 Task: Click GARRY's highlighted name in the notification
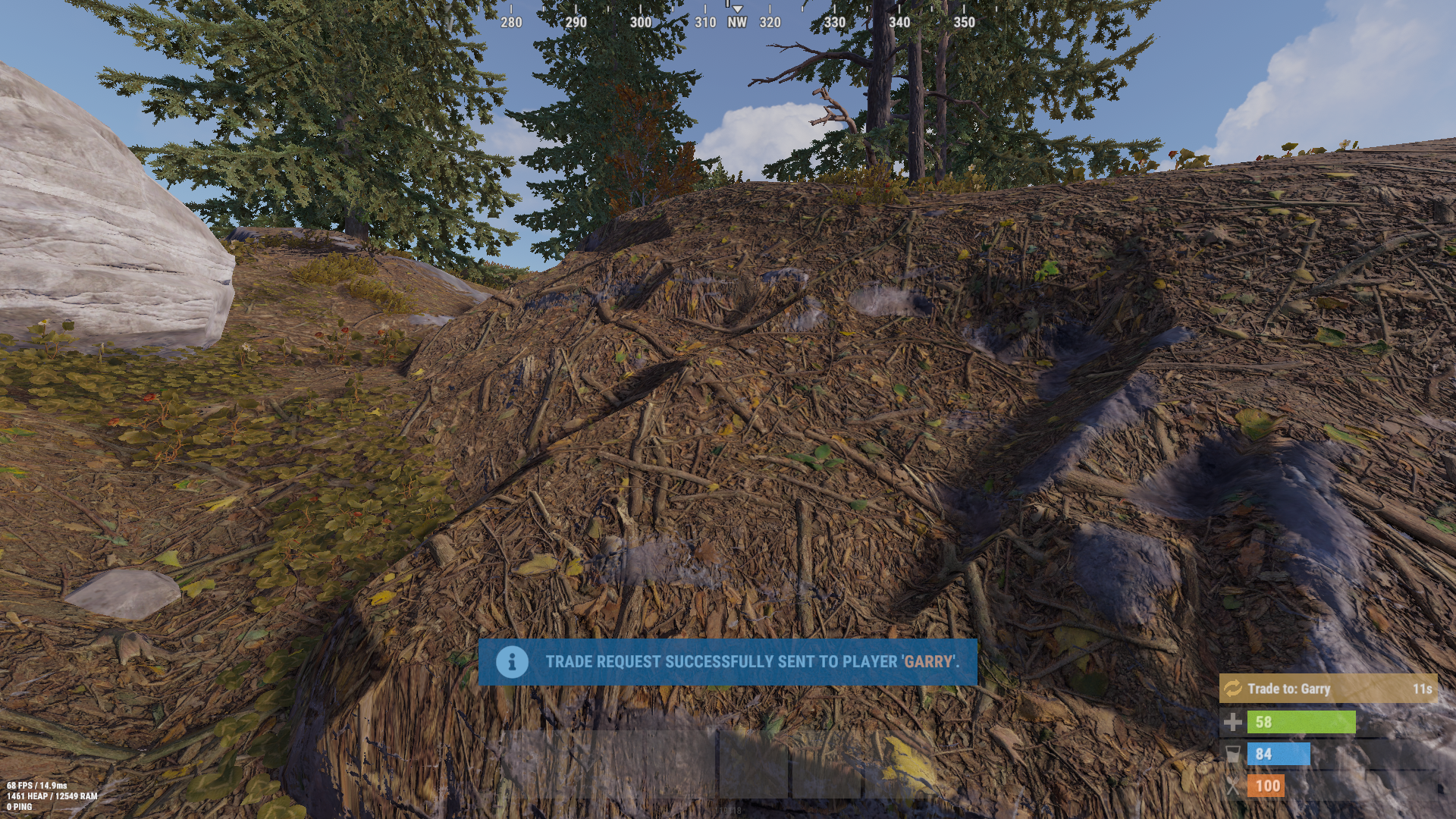[928, 661]
